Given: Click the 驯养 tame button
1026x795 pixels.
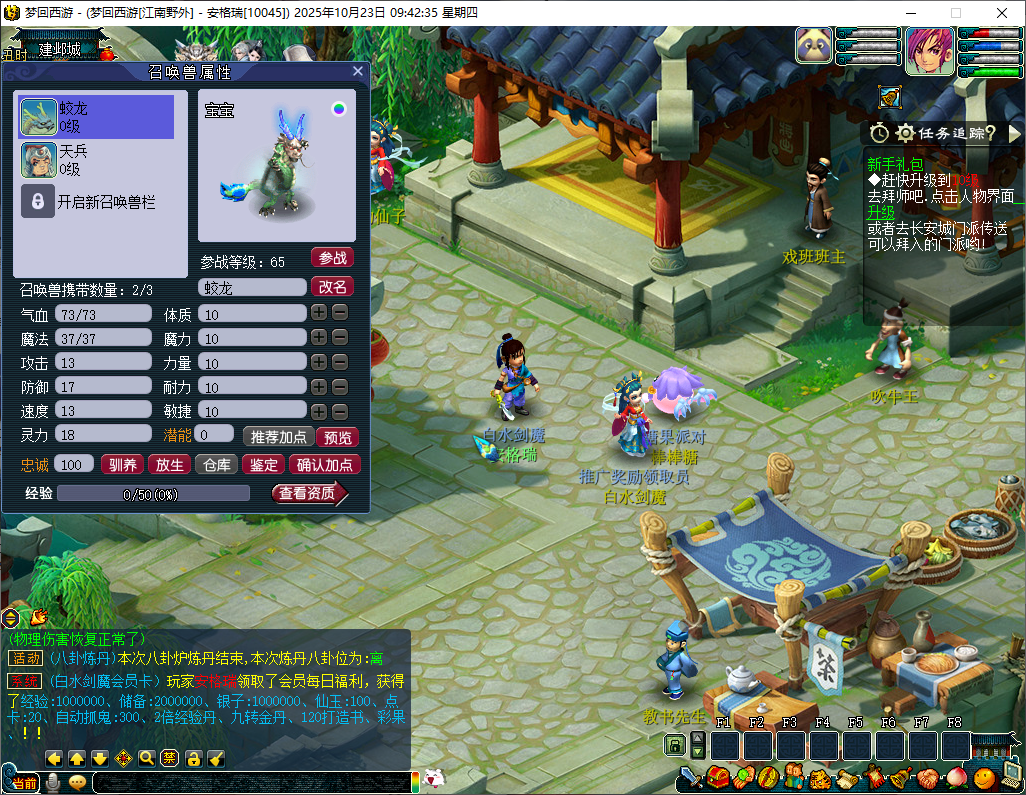Looking at the screenshot, I should 122,465.
